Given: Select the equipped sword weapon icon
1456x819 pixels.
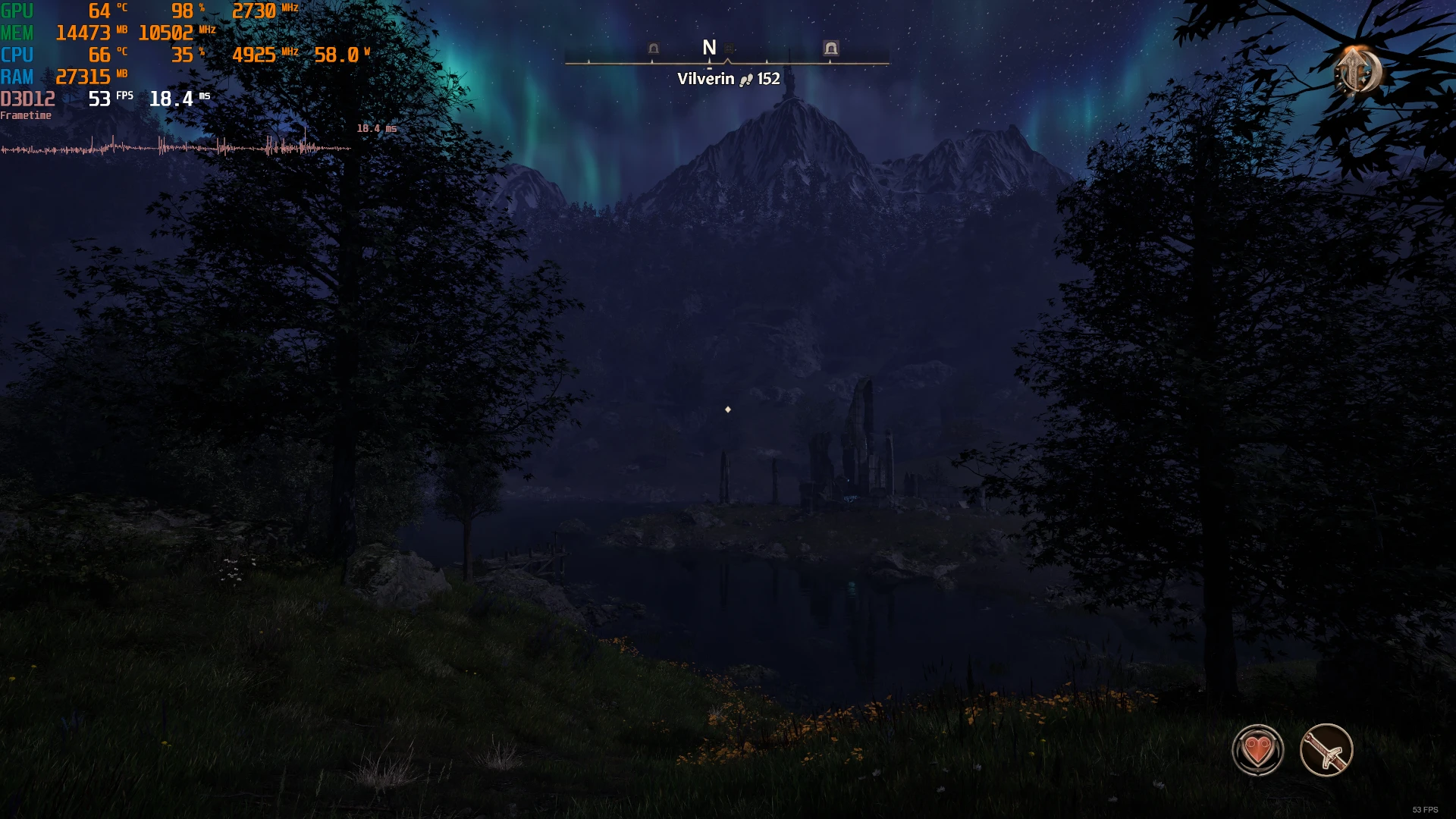Looking at the screenshot, I should 1326,750.
